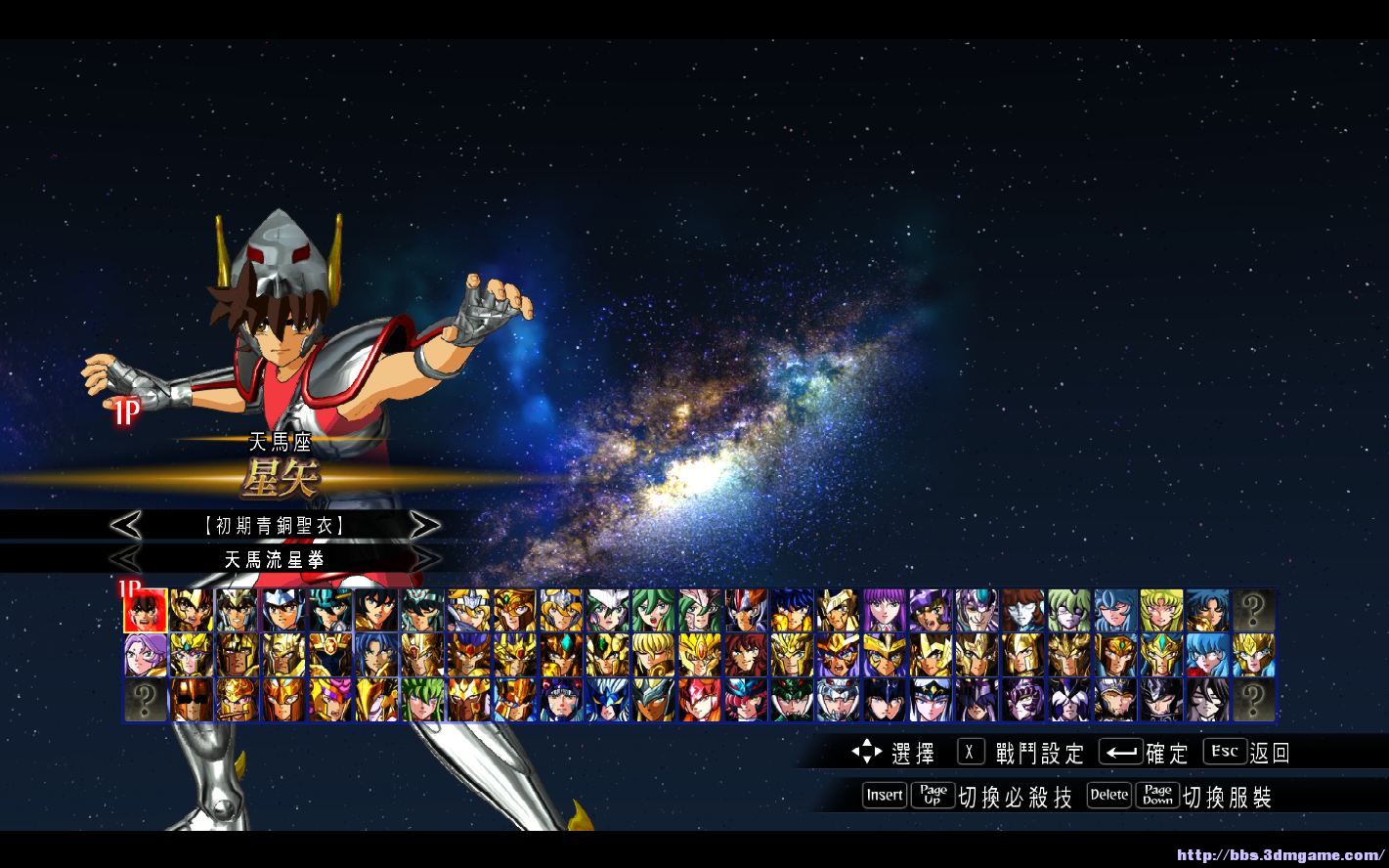
Task: Pick Athena's dark purple long-haired portrait
Action: point(886,610)
